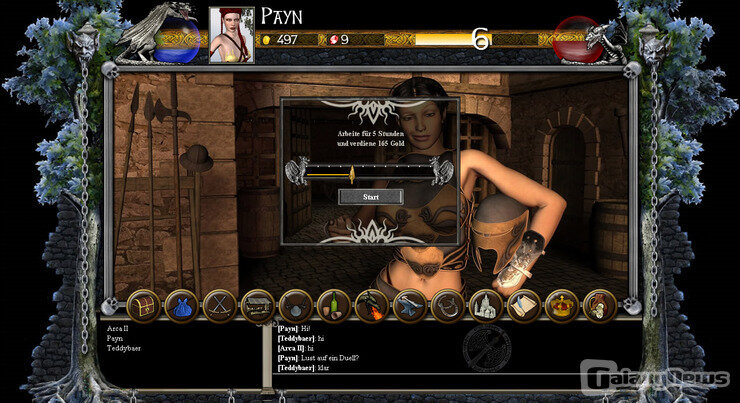Viewport: 740px width, 403px height.
Task: Adjust the work hours slider
Action: (x=352, y=174)
